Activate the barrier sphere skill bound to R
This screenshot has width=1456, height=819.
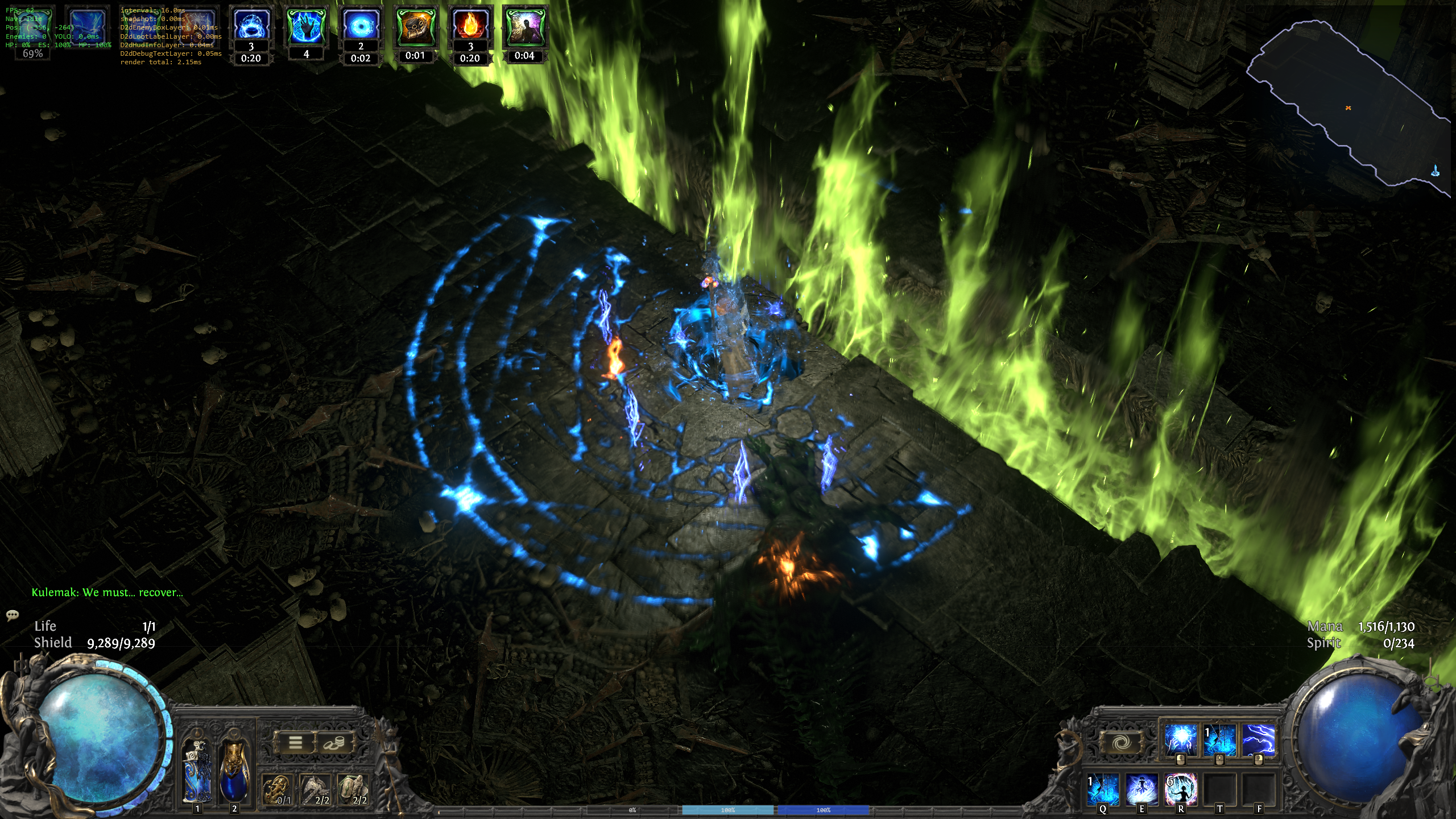(1181, 790)
